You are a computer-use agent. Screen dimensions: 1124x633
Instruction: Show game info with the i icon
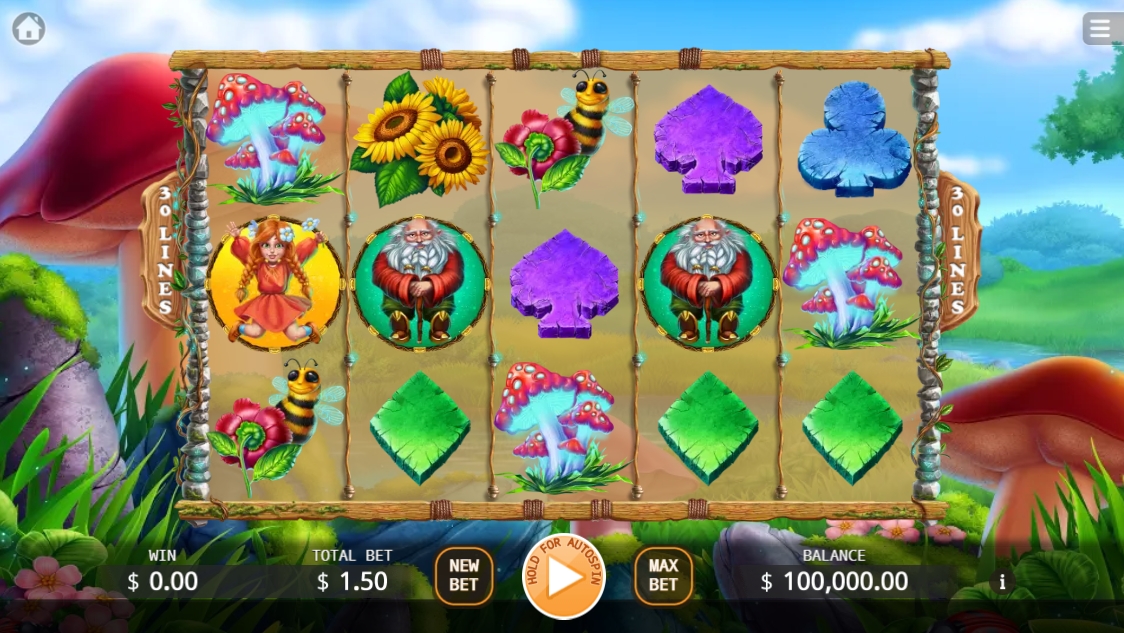tap(1002, 582)
